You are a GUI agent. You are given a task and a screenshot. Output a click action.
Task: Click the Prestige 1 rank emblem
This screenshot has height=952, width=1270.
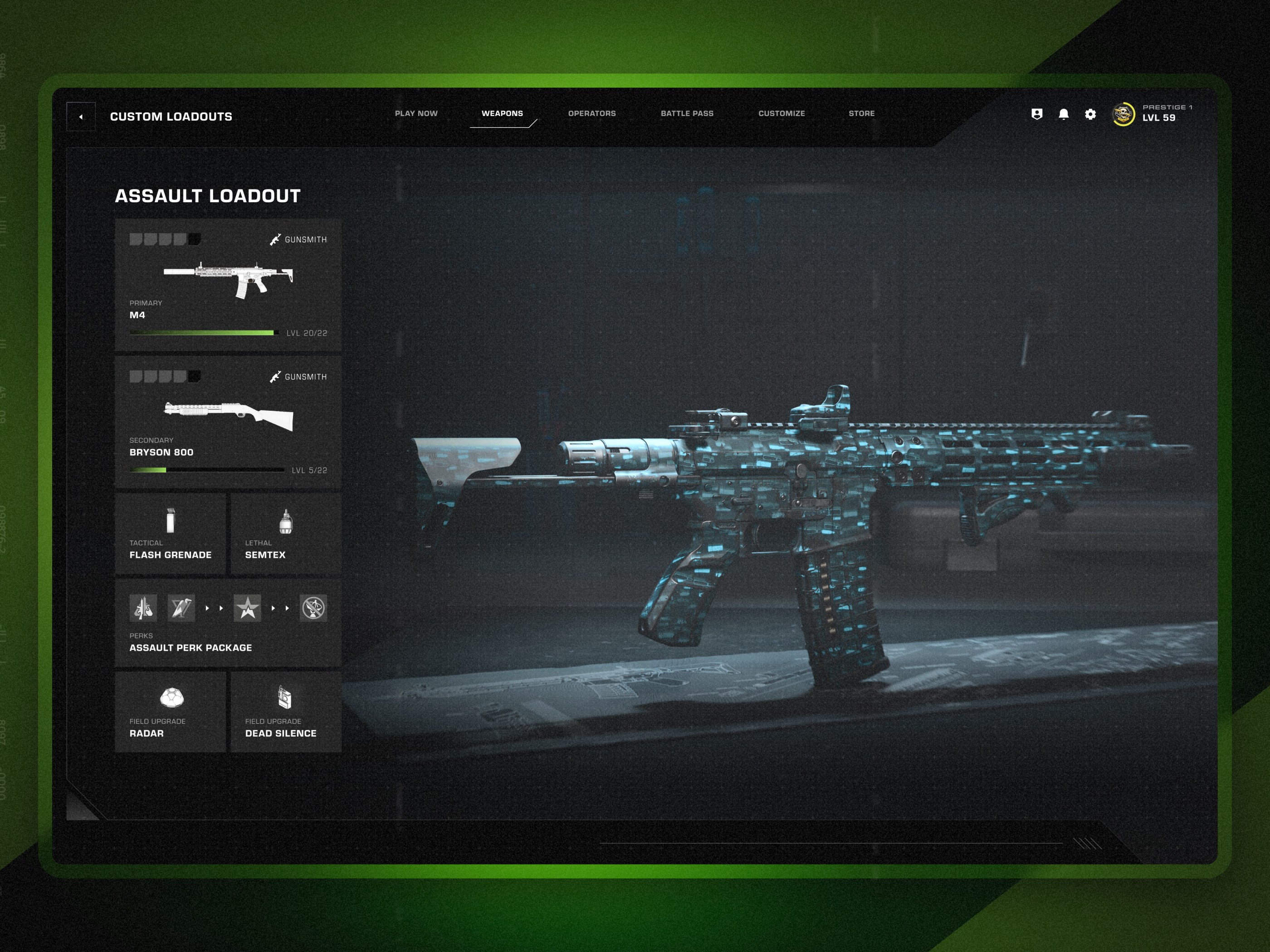[x=1123, y=115]
